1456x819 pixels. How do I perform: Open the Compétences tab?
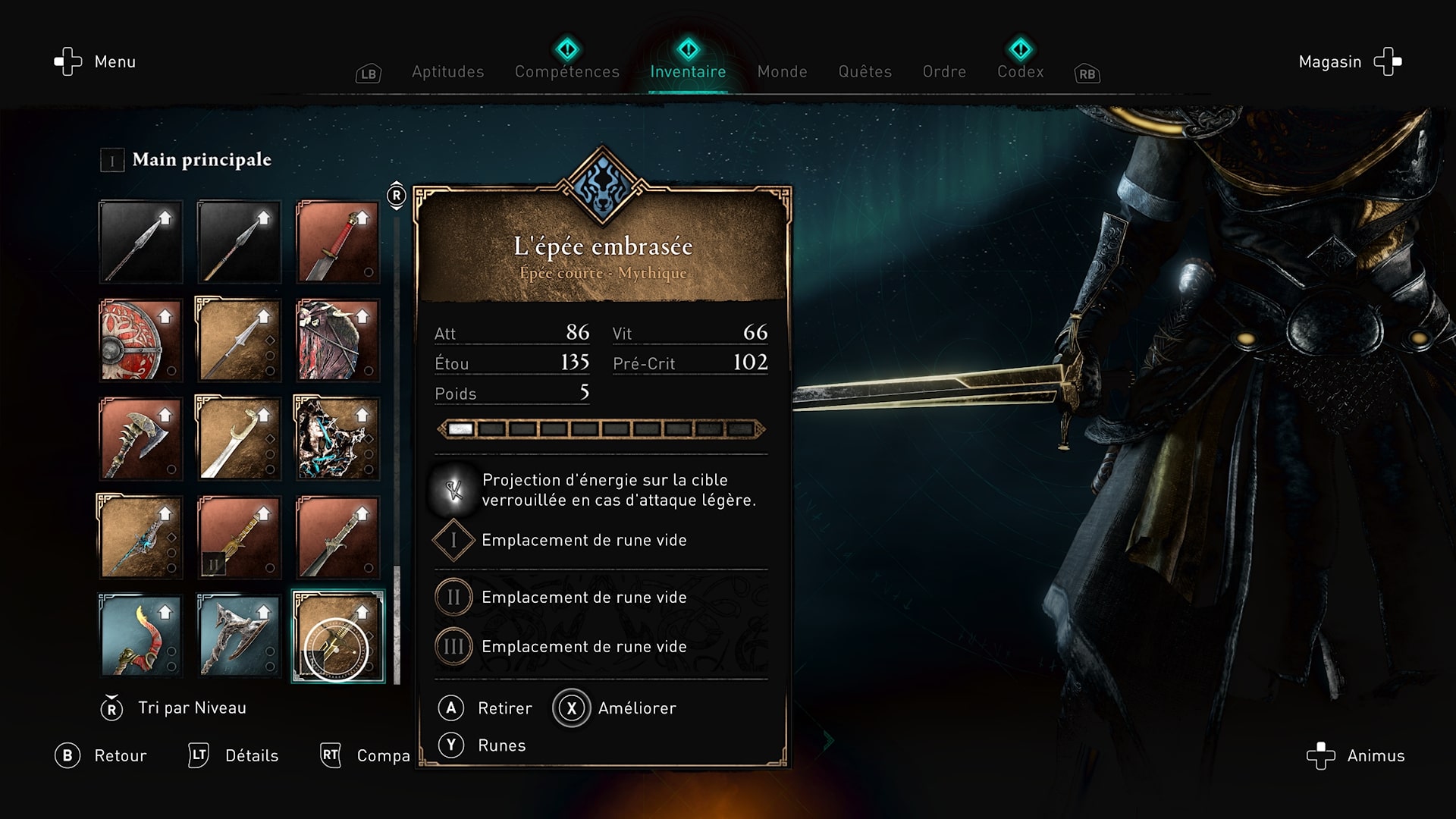(566, 71)
